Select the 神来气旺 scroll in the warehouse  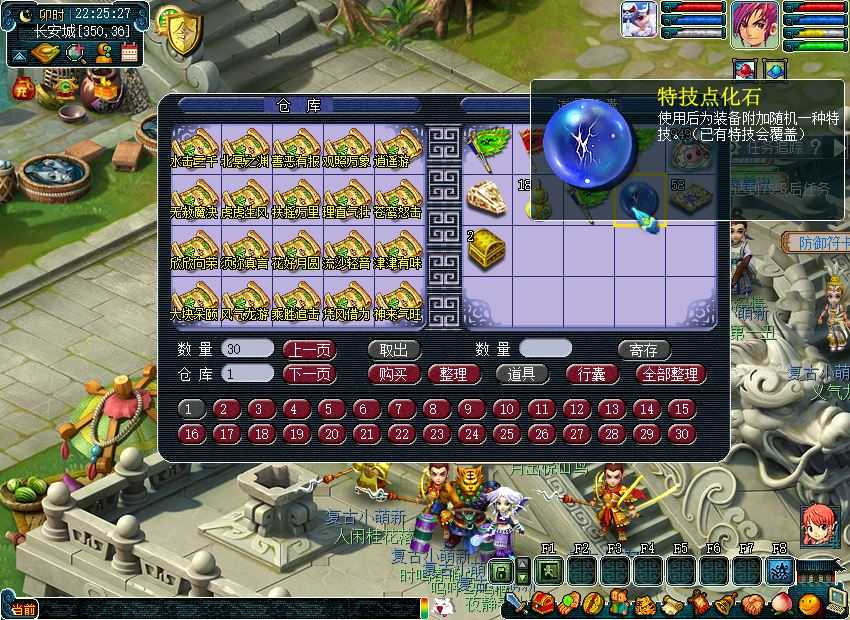(x=398, y=301)
